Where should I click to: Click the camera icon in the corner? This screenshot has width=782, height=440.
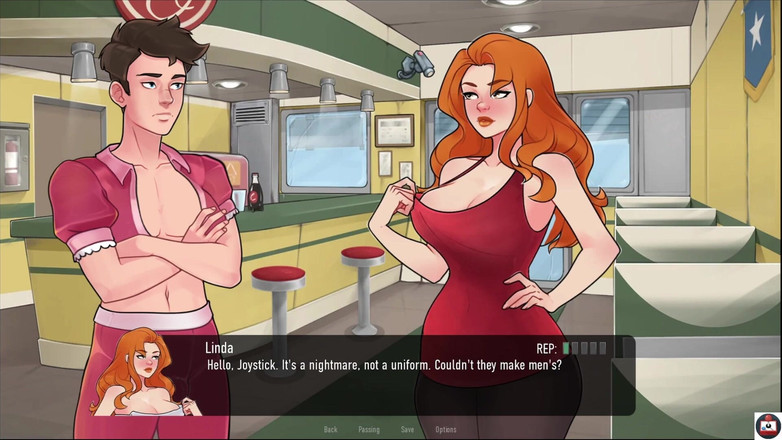coord(767,424)
